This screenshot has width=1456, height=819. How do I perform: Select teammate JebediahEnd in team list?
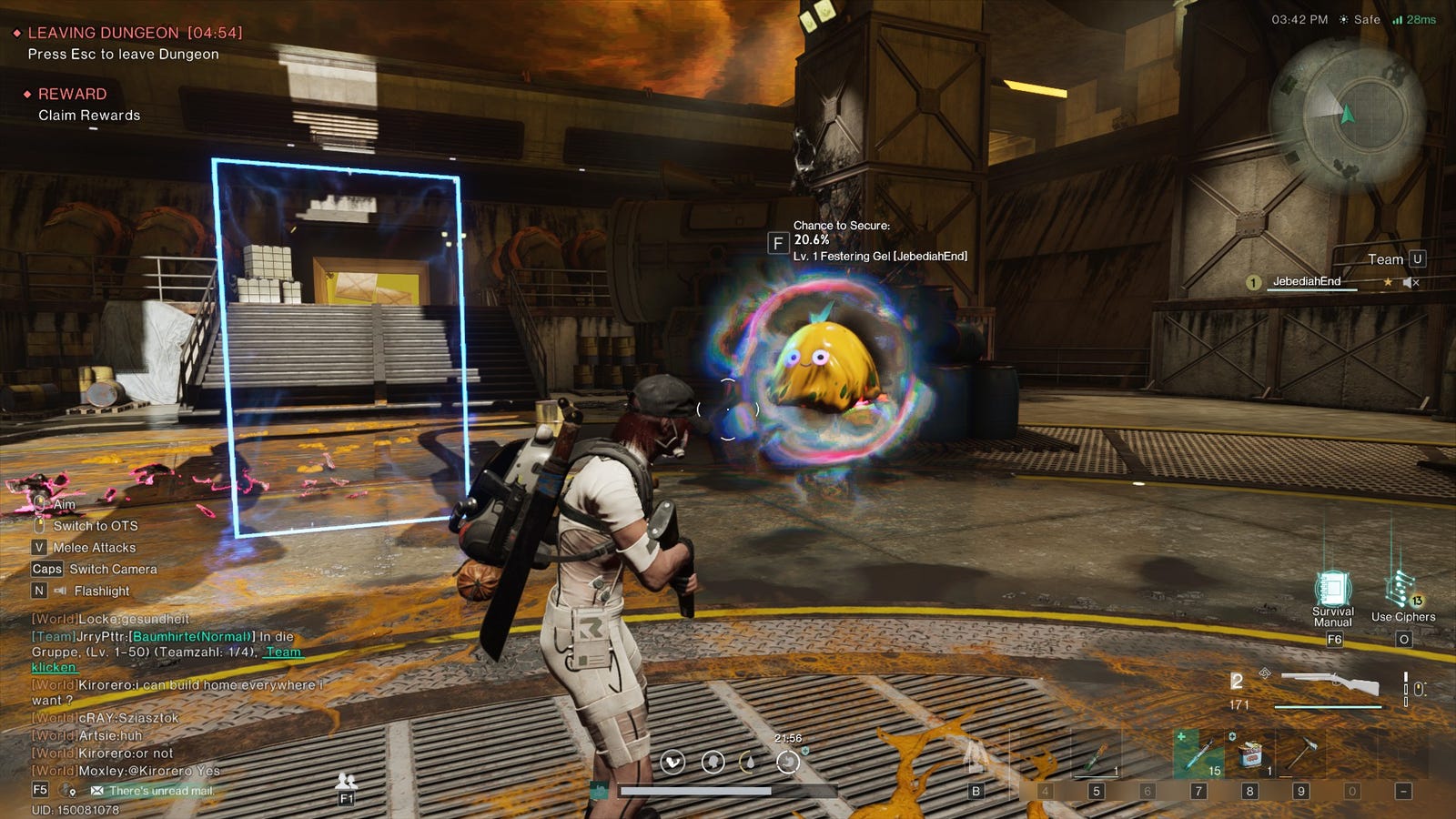(1306, 281)
